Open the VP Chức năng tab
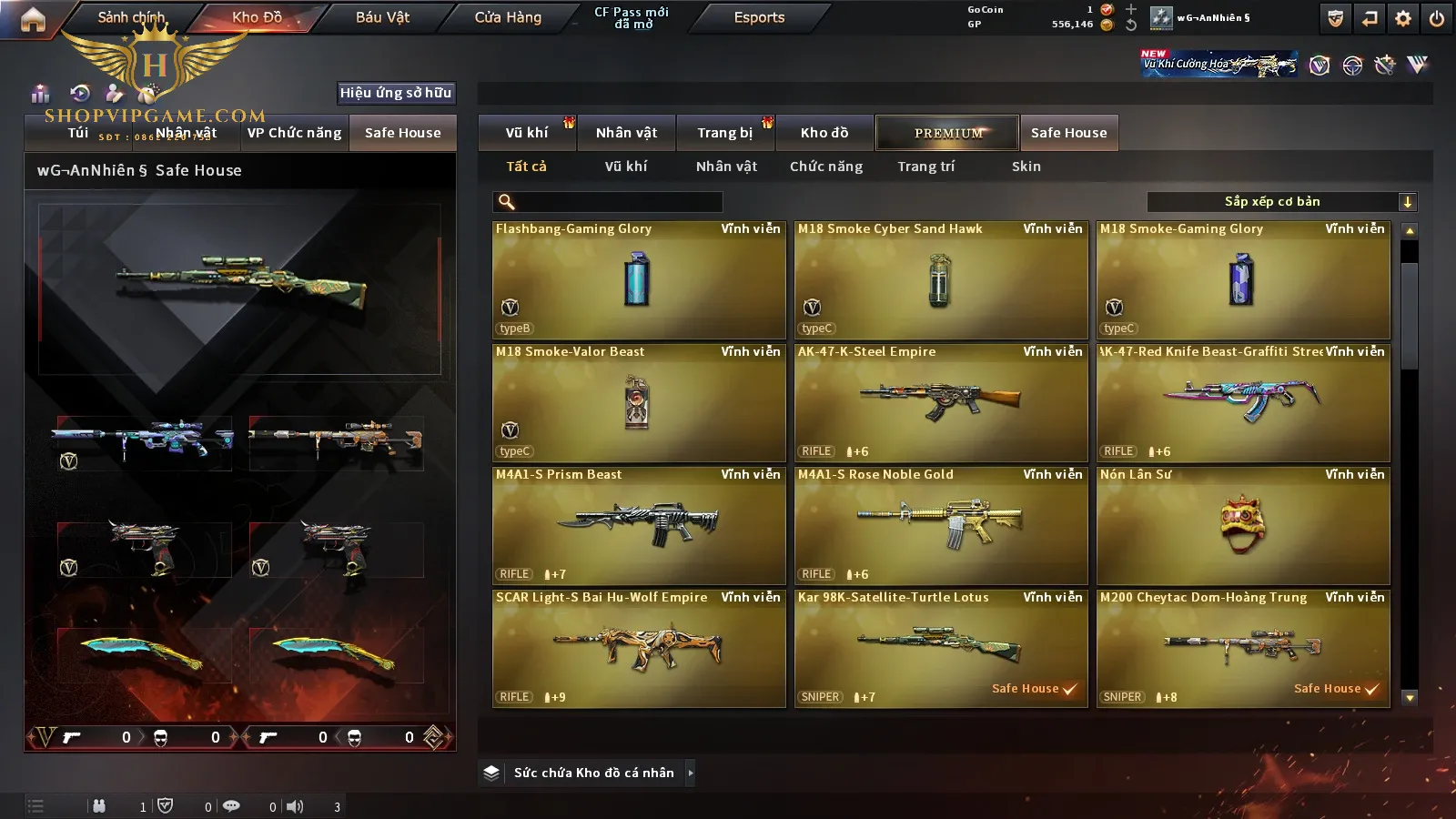The image size is (1456, 819). 294,133
